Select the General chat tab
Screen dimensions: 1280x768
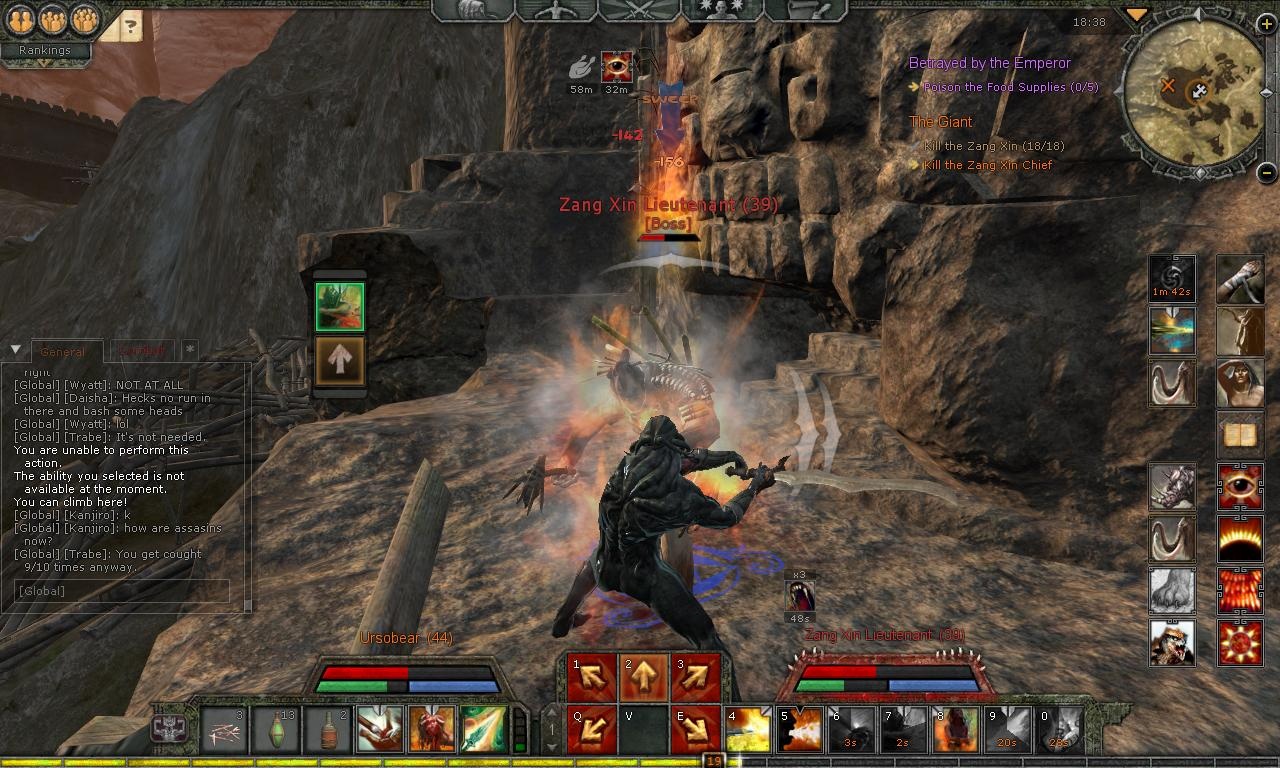pyautogui.click(x=65, y=351)
